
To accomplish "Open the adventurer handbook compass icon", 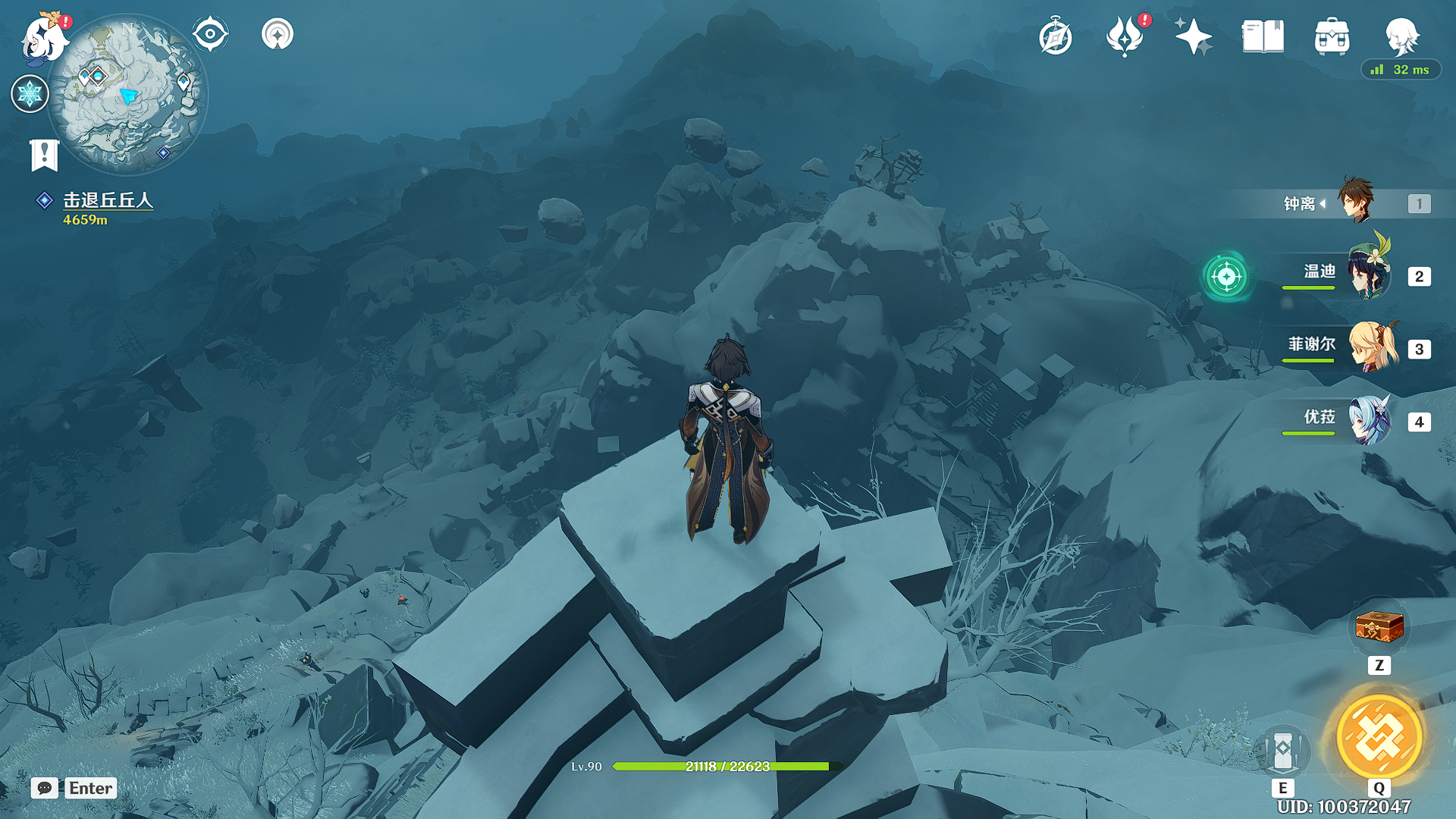I will 1055,37.
